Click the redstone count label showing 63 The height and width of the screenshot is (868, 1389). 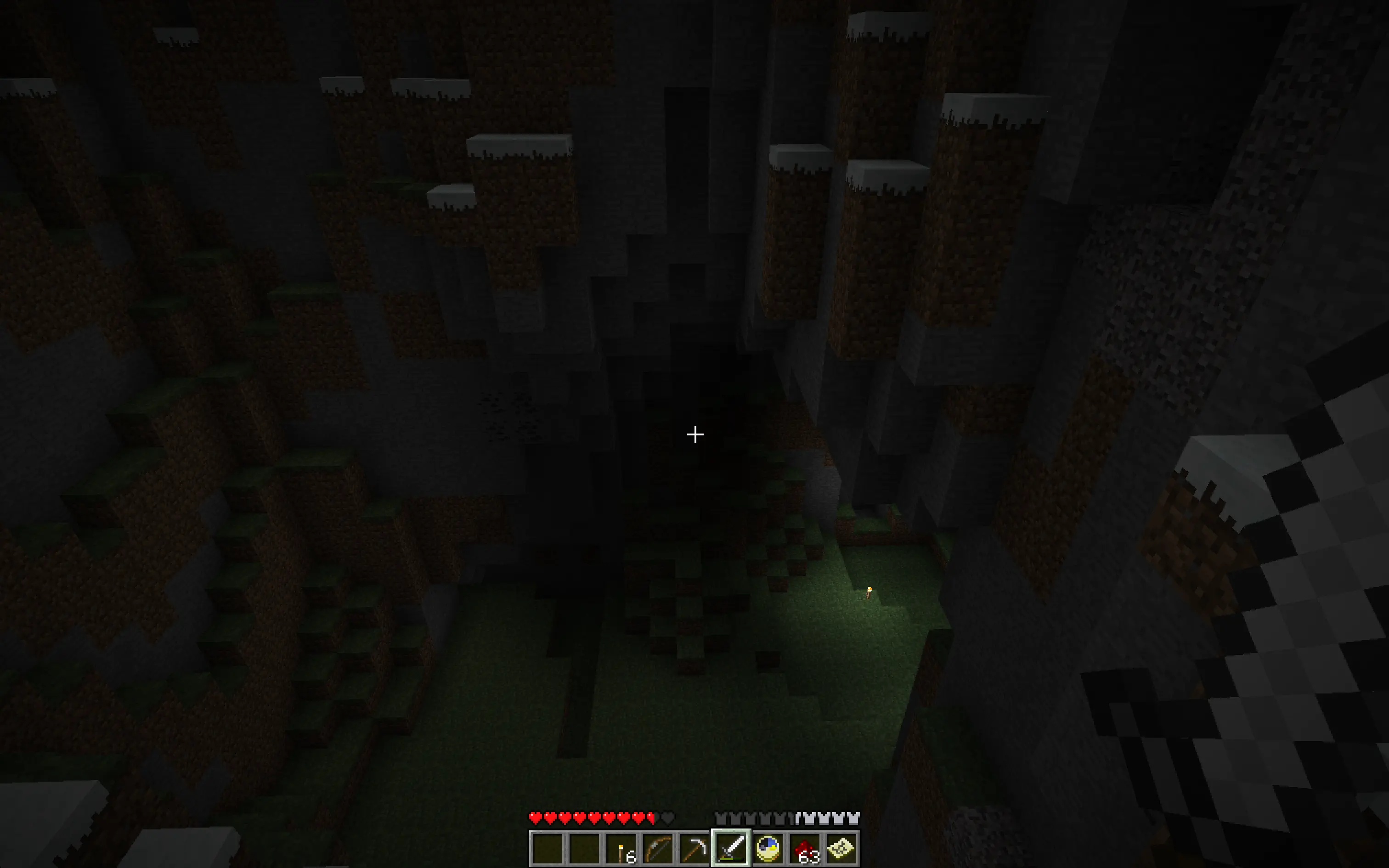click(x=809, y=859)
